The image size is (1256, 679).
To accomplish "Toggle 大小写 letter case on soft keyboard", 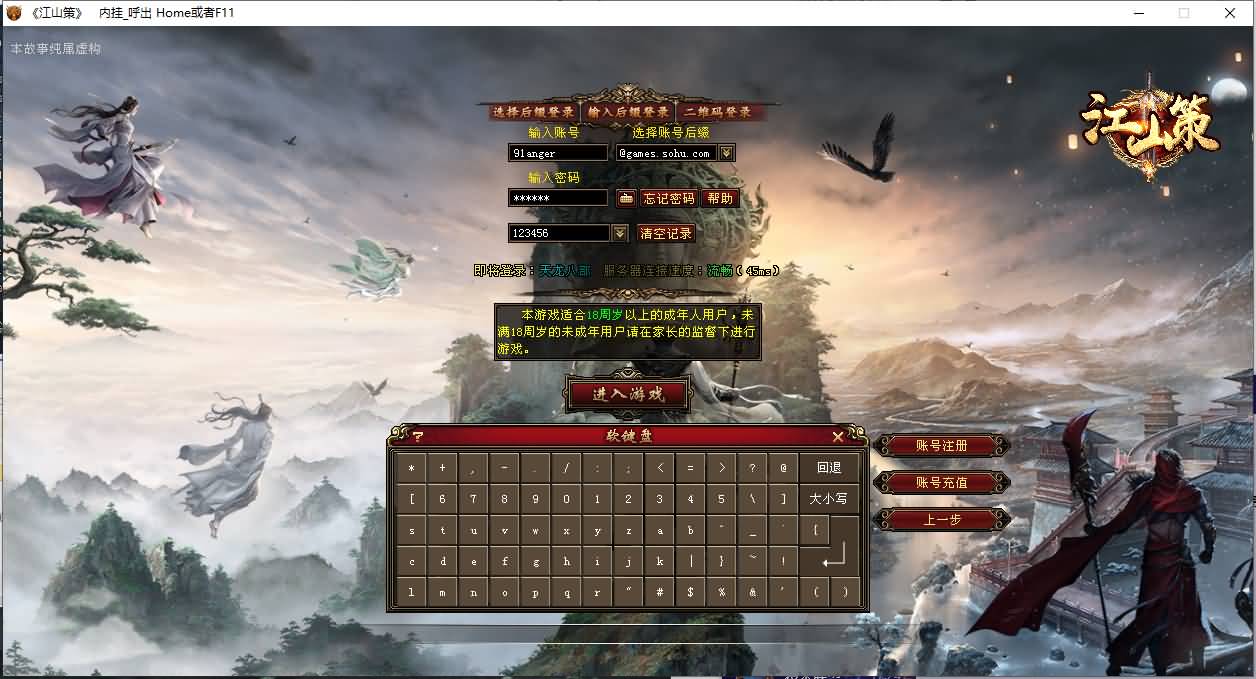I will 829,498.
